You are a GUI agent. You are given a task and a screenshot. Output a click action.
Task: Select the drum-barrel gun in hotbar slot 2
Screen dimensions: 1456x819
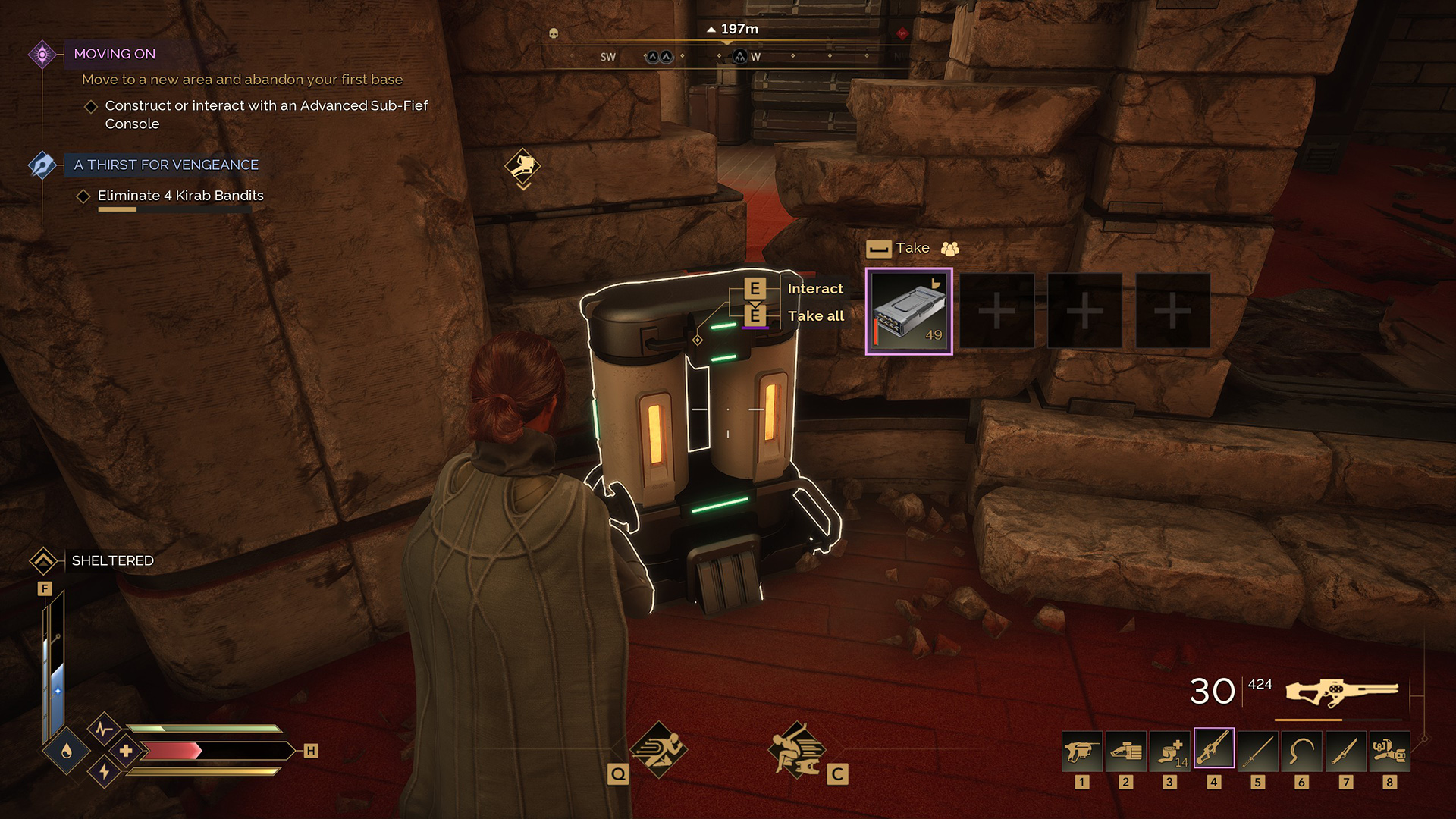click(x=1126, y=751)
